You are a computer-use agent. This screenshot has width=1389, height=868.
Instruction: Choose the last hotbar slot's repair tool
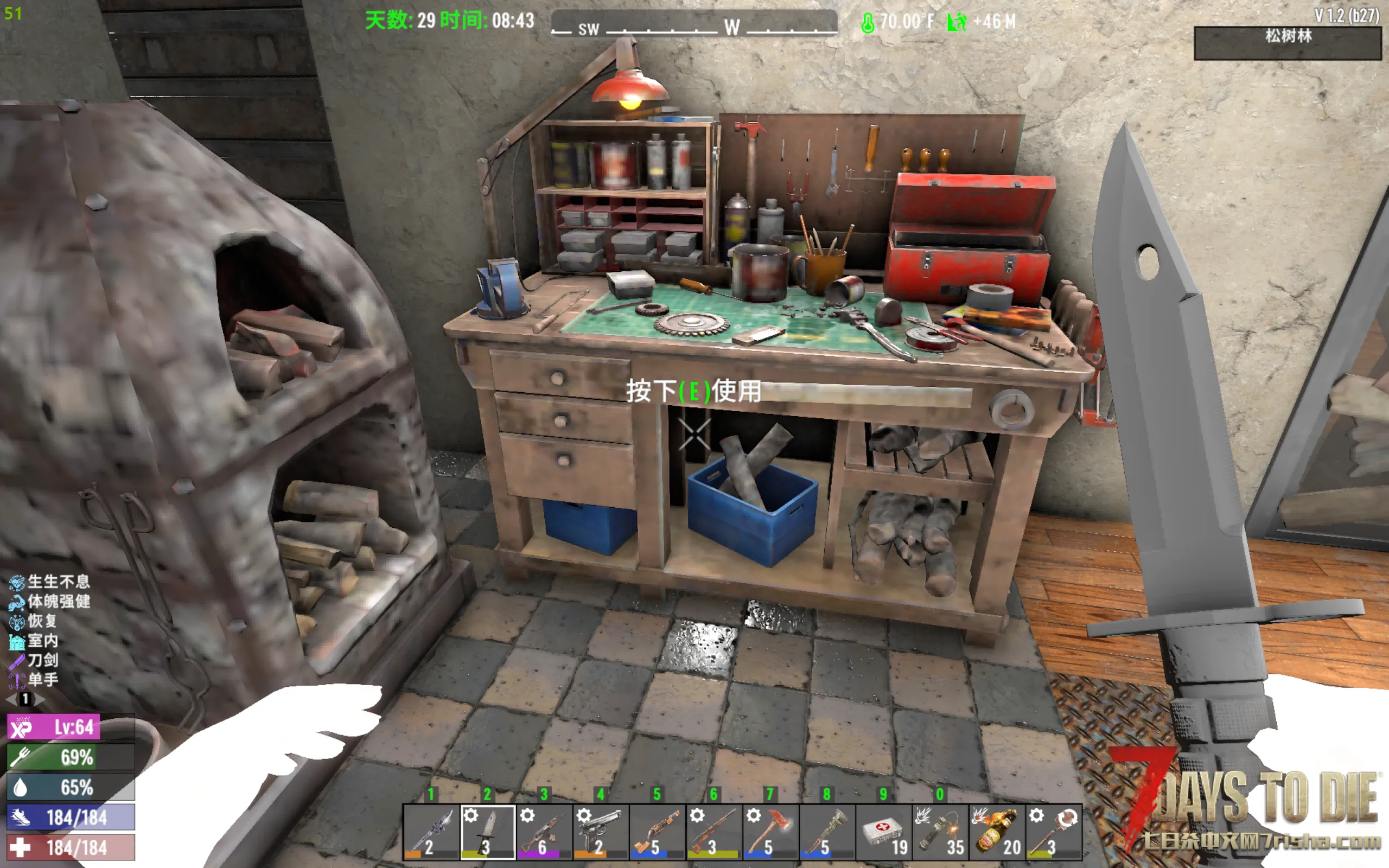[1053, 832]
